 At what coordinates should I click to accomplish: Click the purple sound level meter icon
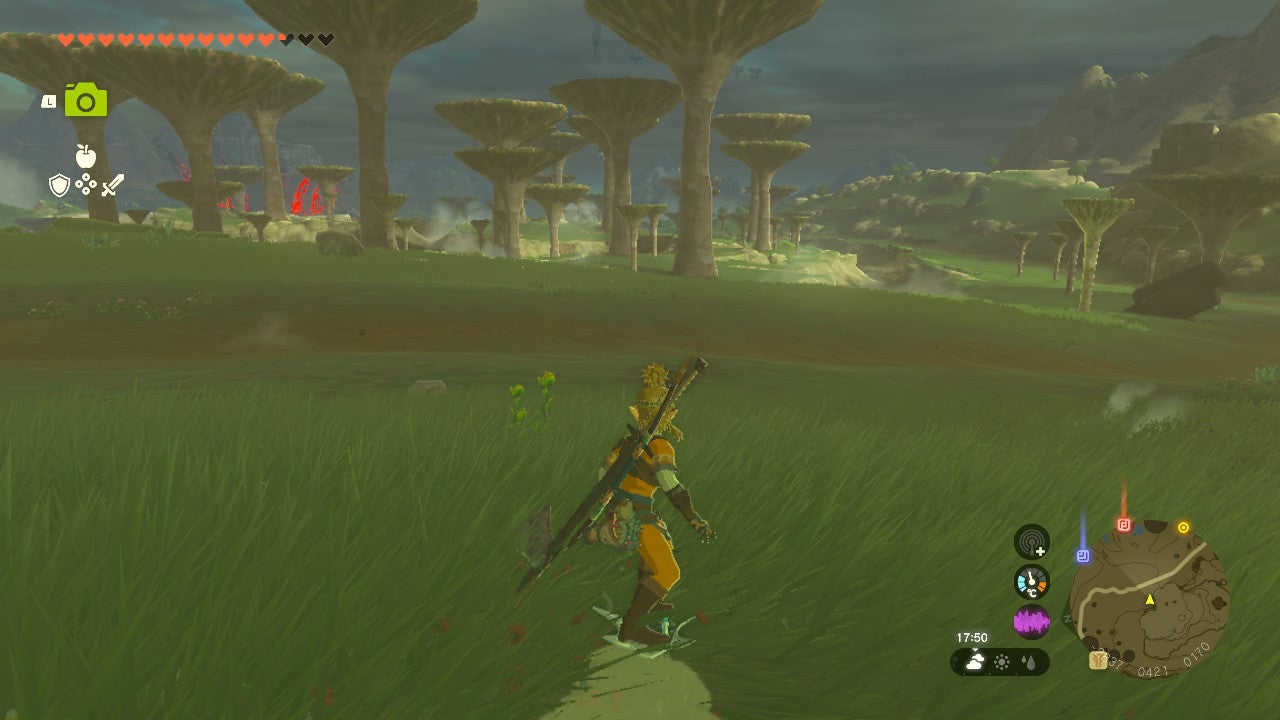1031,622
